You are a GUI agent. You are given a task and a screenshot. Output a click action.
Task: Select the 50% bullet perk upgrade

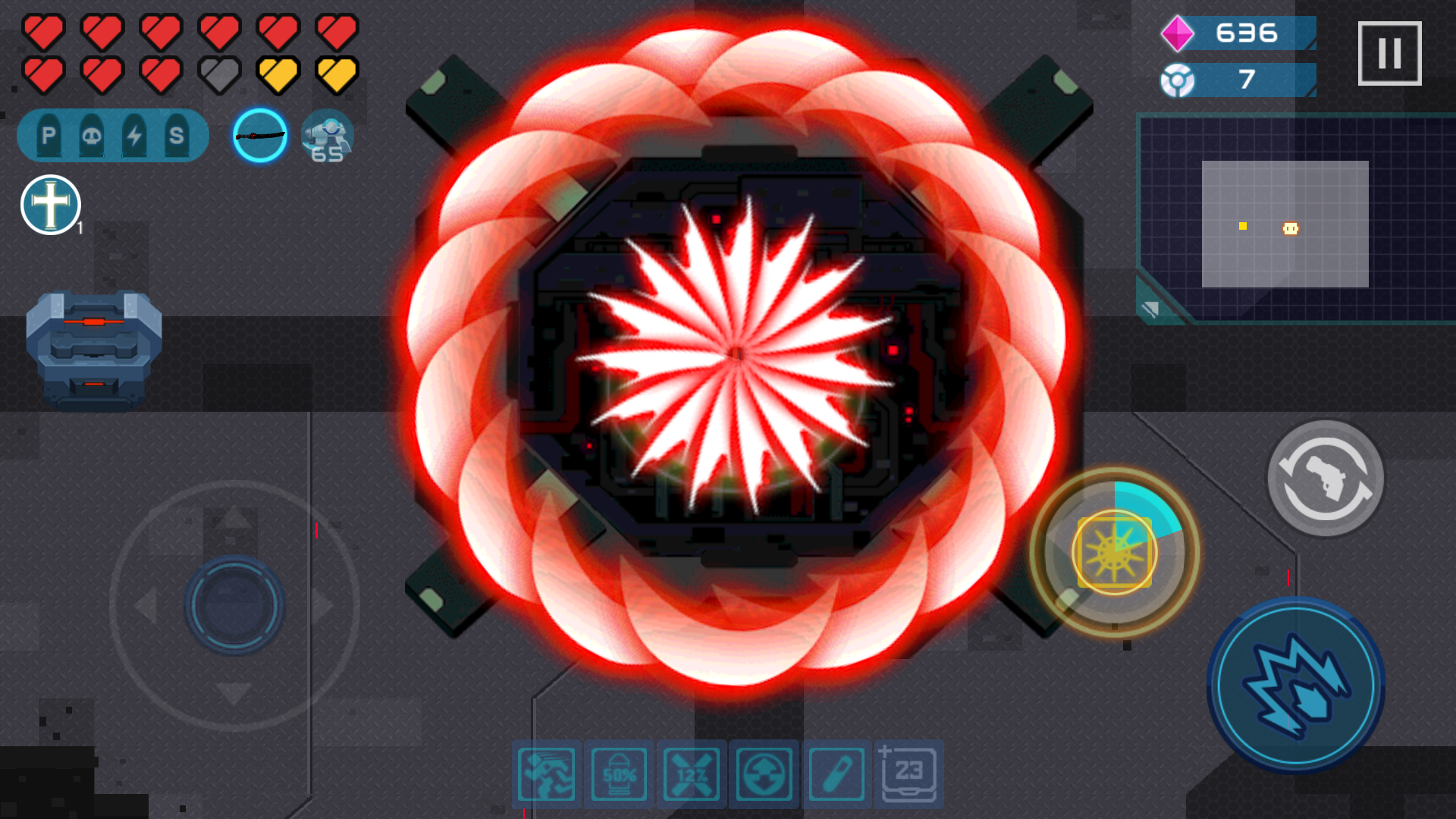point(618,773)
